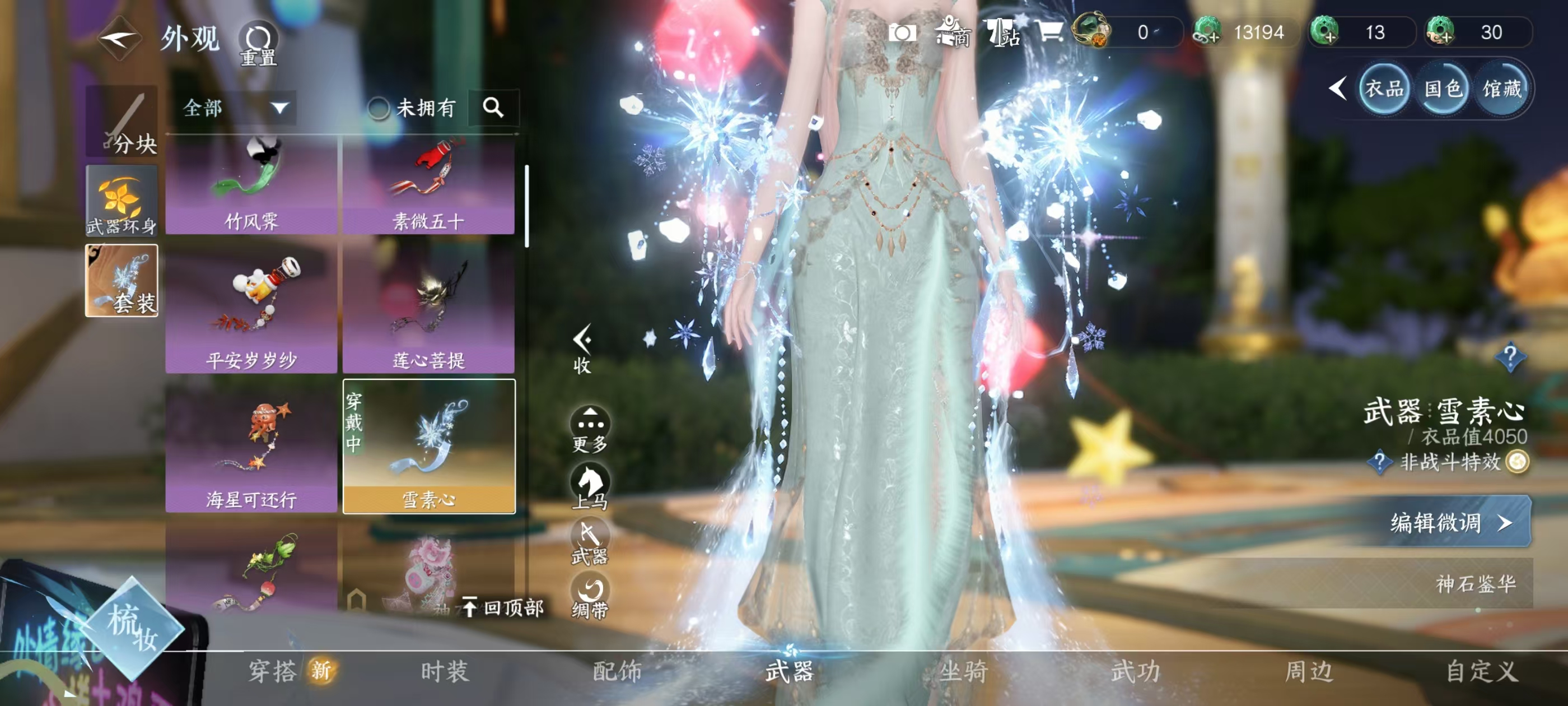Open the weapon search magnifier
The image size is (1568, 706).
[493, 108]
